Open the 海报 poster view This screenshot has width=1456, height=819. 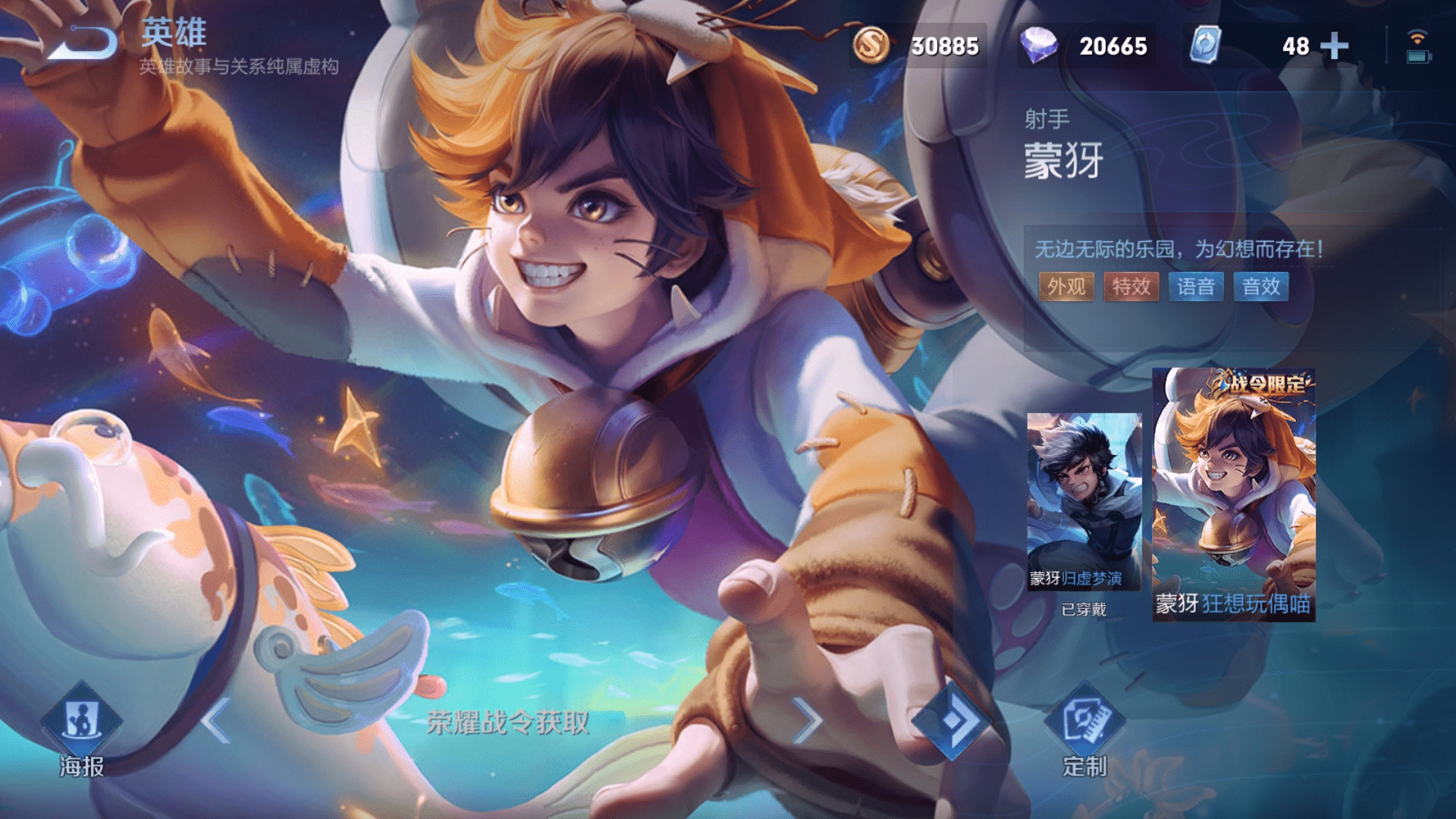pyautogui.click(x=81, y=726)
